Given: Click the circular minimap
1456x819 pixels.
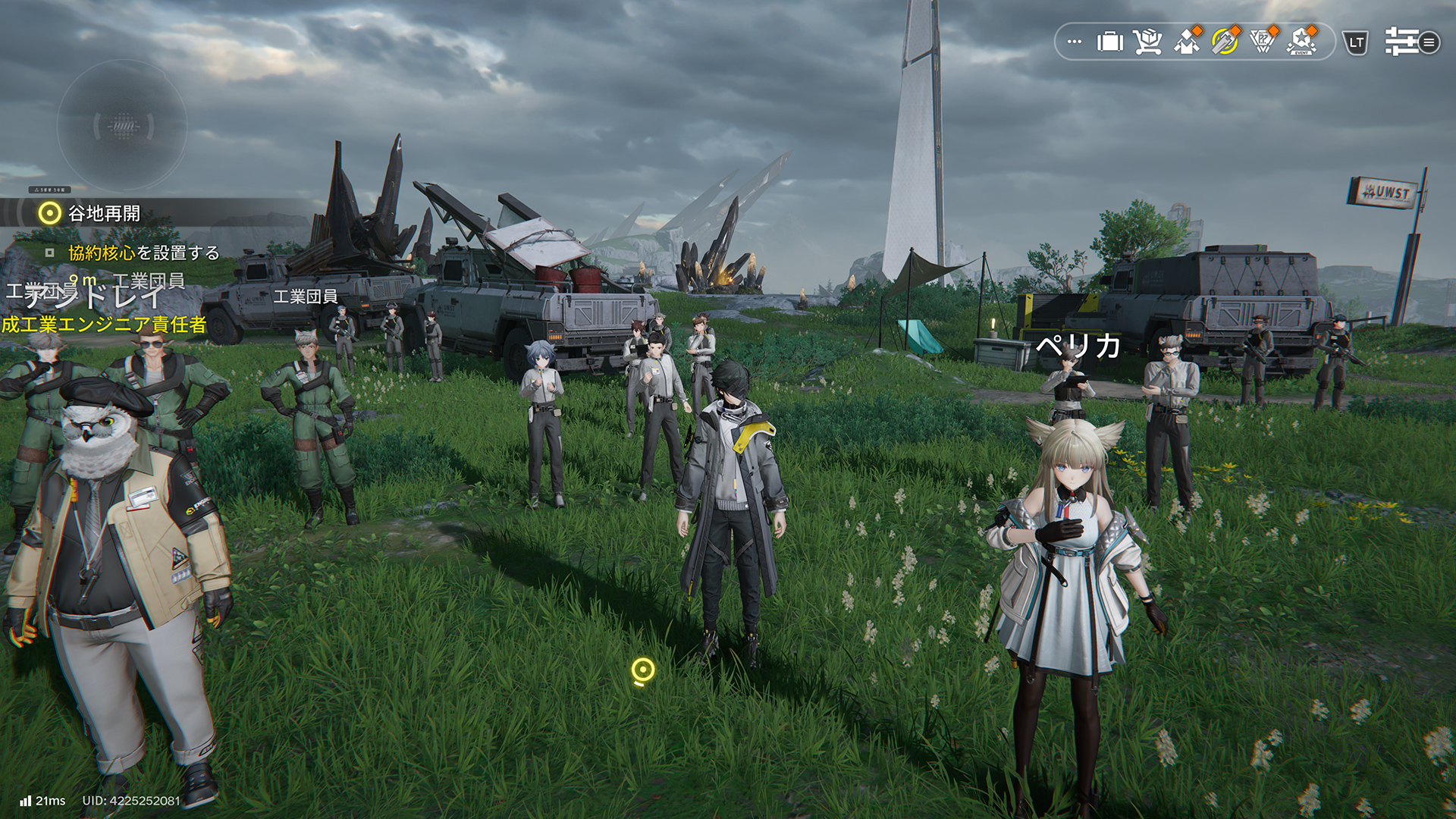Looking at the screenshot, I should tap(123, 126).
